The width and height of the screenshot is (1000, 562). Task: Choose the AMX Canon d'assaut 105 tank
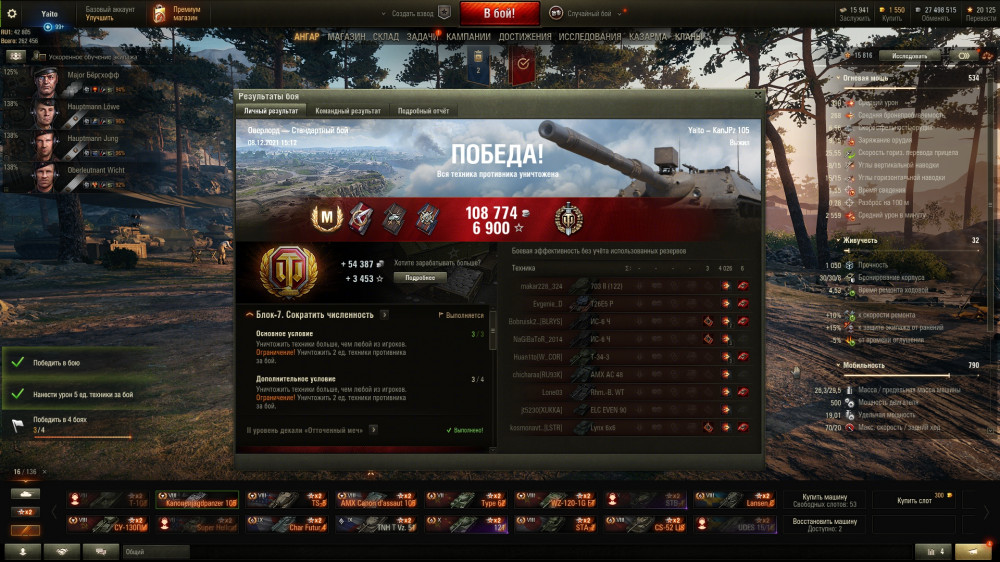(374, 500)
